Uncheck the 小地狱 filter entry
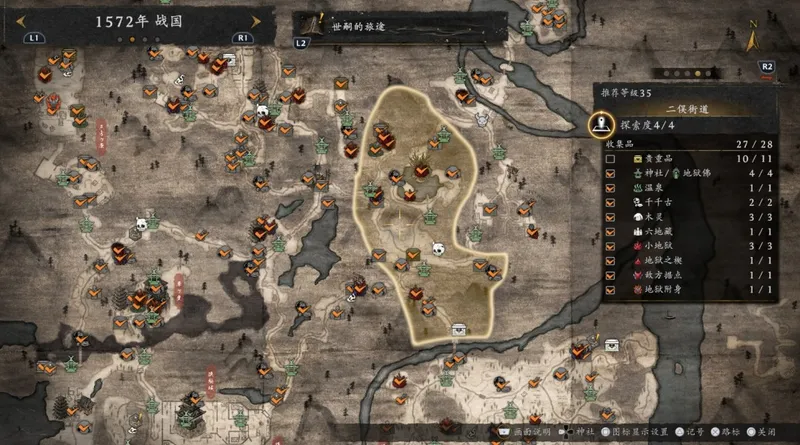 [x=610, y=246]
